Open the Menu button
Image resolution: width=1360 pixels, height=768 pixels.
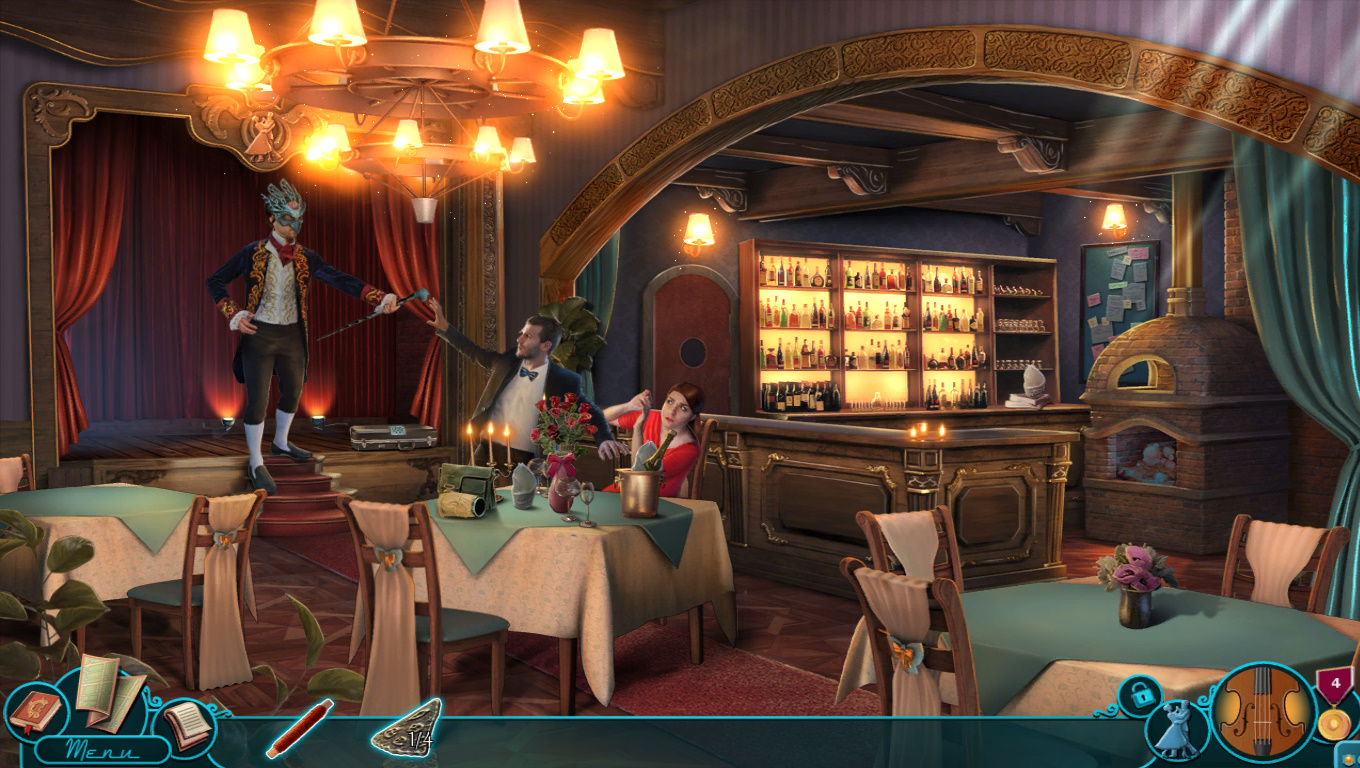click(x=102, y=749)
